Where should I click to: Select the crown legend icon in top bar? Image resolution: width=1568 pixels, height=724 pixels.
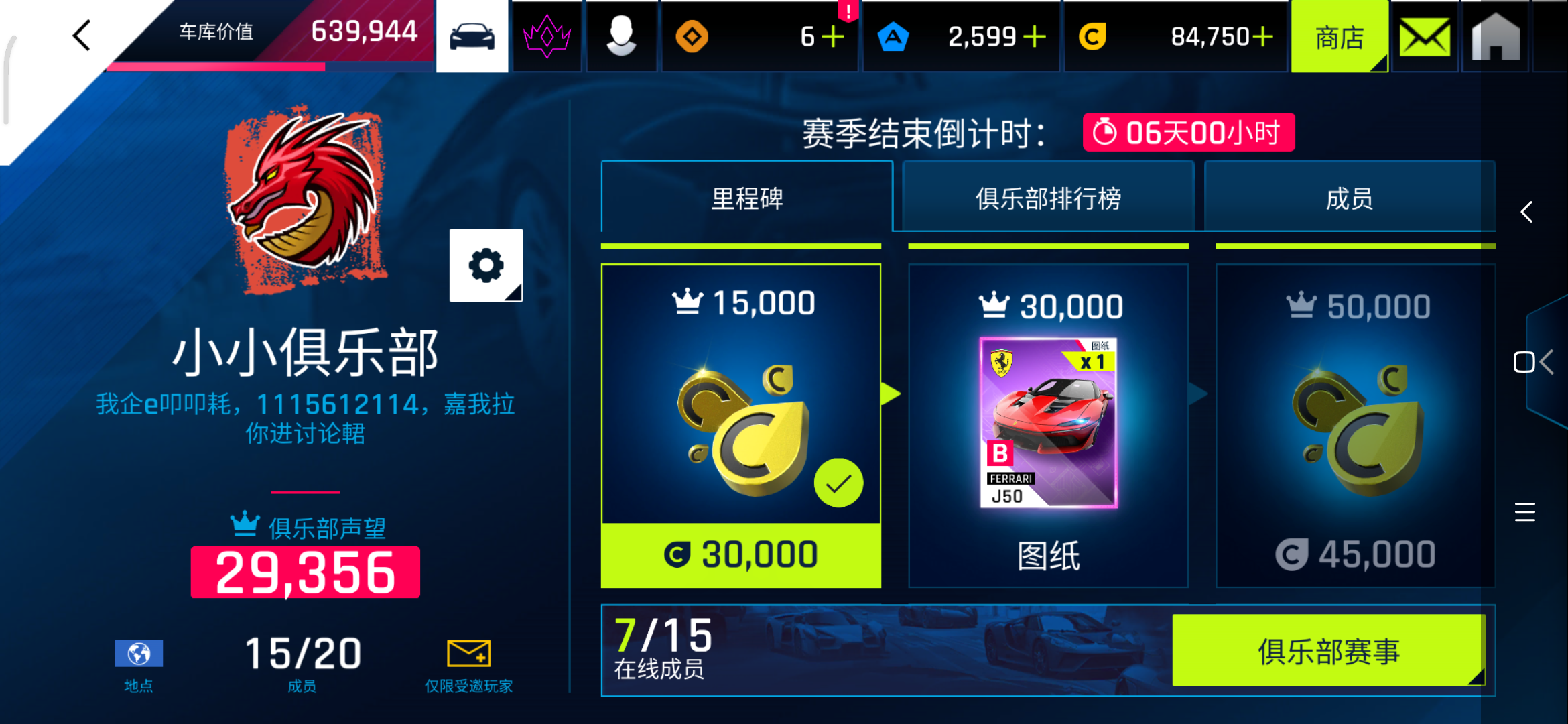[546, 36]
